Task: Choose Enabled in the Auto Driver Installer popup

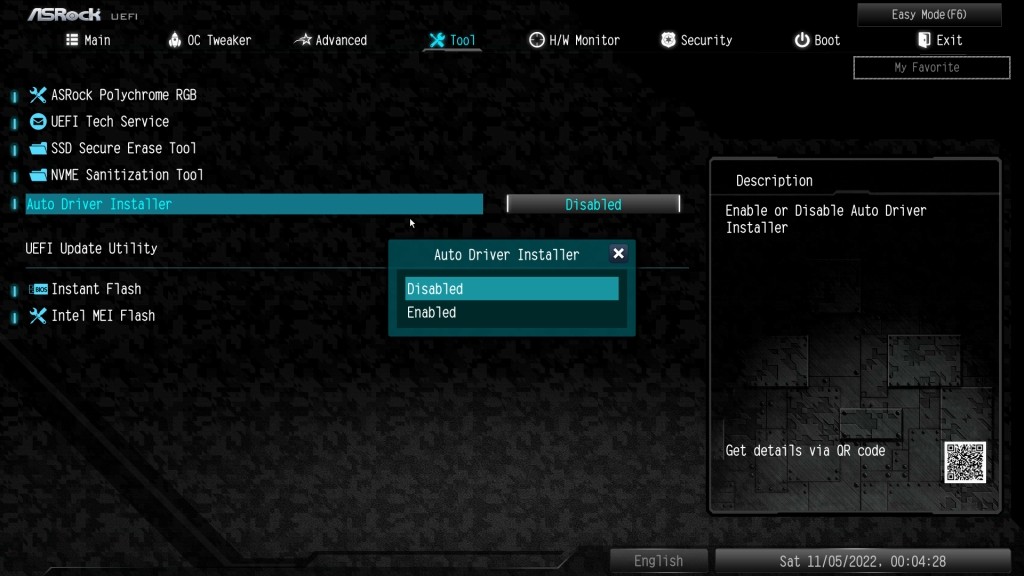Action: pyautogui.click(x=511, y=313)
